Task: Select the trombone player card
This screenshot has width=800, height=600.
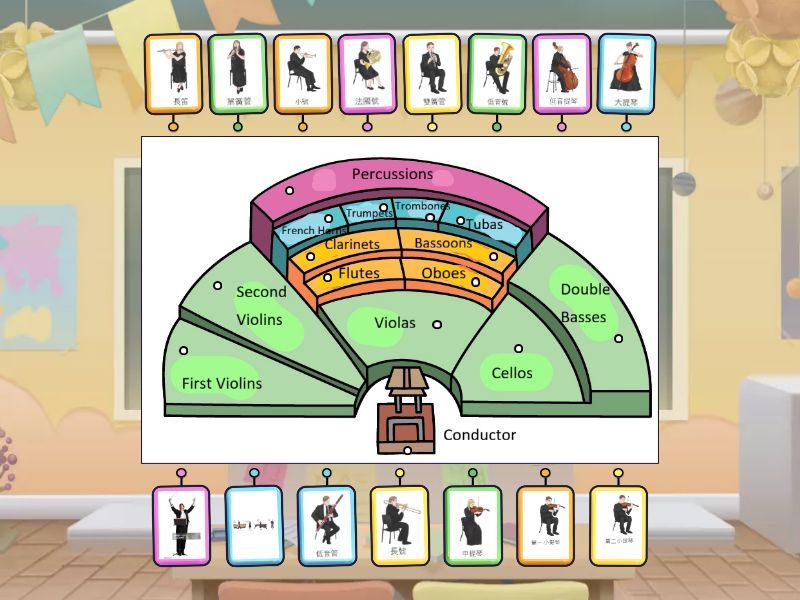Action: (x=400, y=525)
